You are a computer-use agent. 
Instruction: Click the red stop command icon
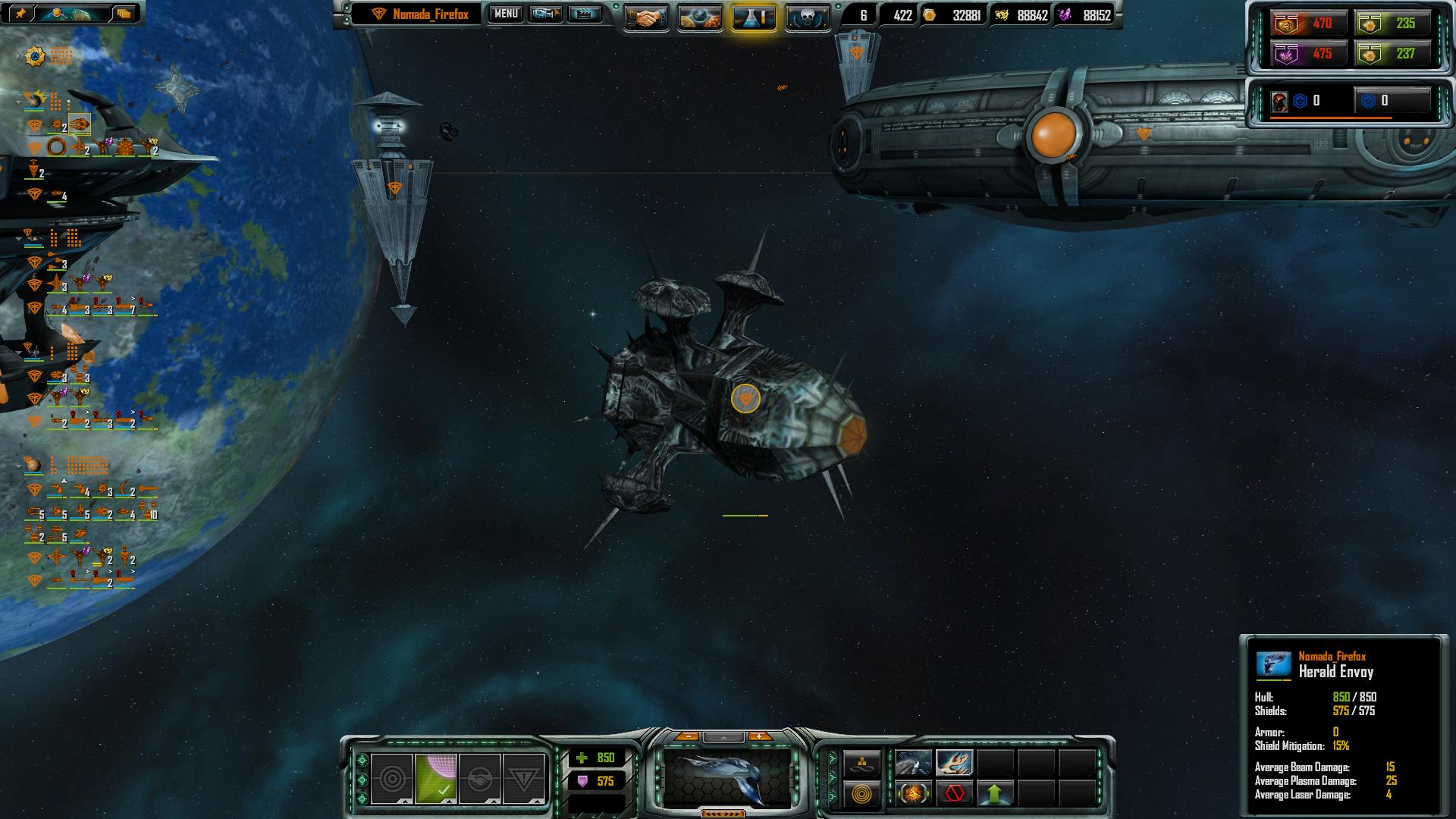(x=954, y=794)
